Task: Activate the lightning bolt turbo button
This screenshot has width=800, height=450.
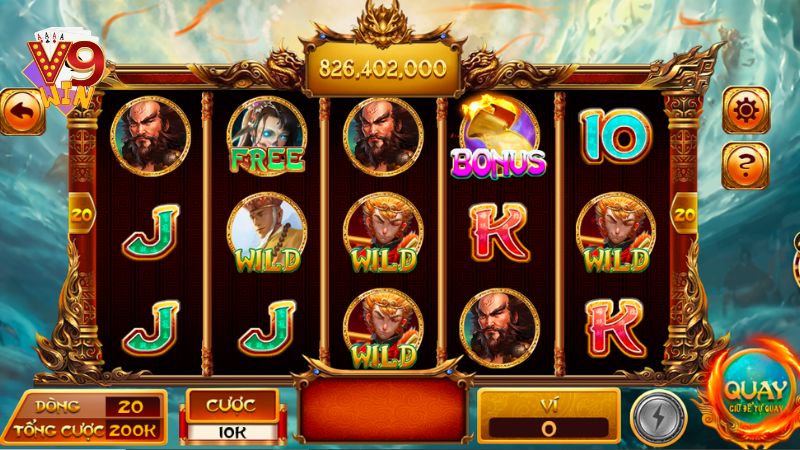Action: point(658,416)
